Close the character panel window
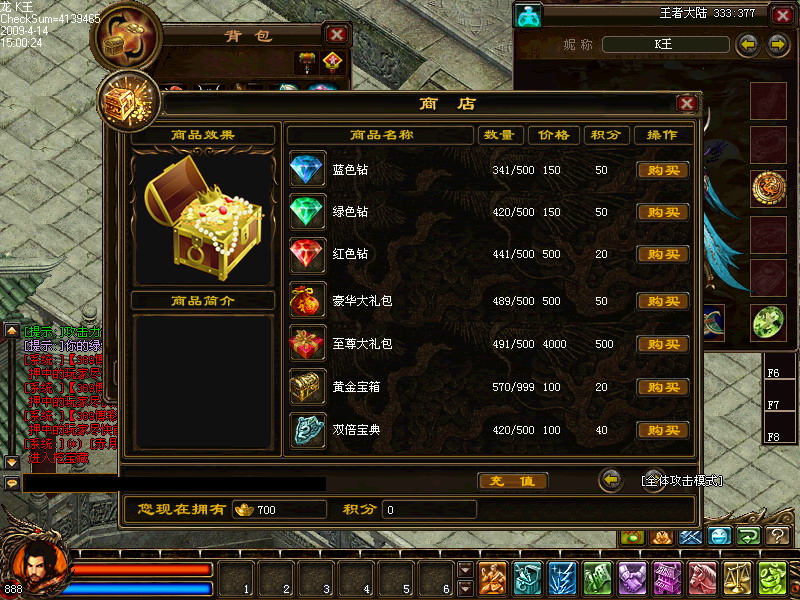This screenshot has height=600, width=800. point(781,15)
